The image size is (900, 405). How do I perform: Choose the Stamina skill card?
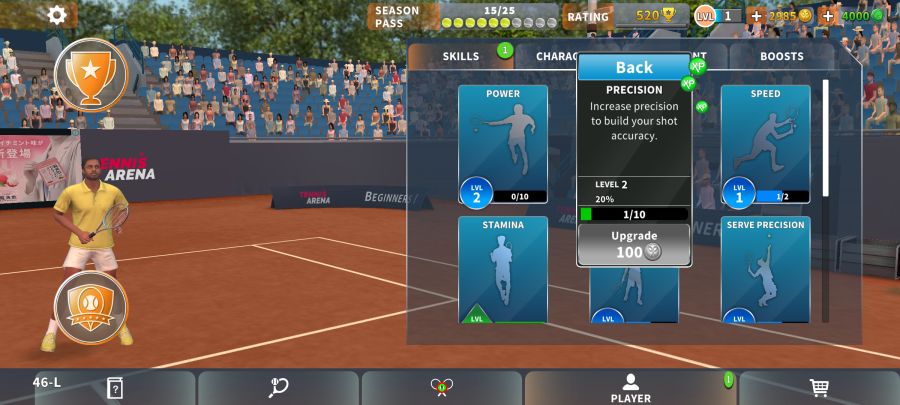click(503, 270)
